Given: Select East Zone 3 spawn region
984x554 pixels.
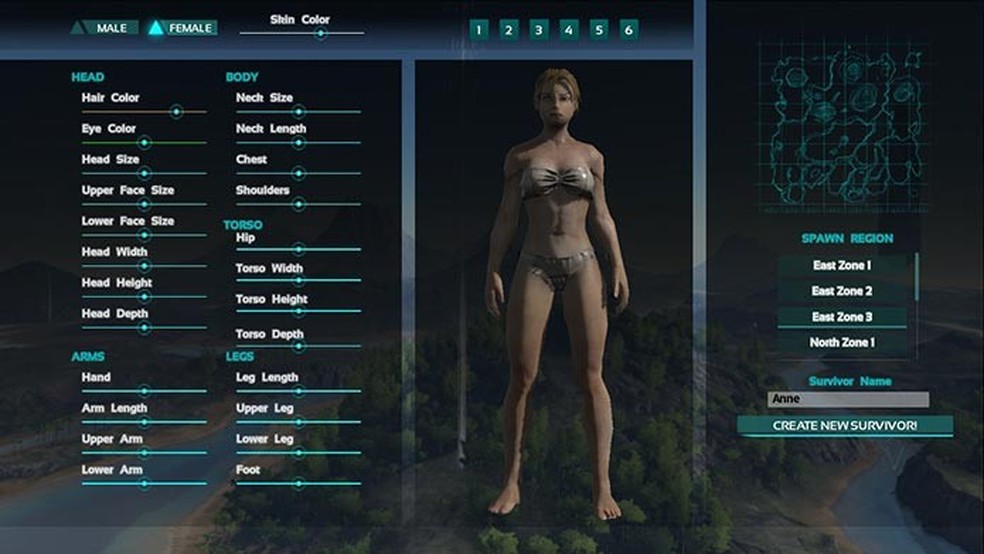Looking at the screenshot, I should 842,317.
